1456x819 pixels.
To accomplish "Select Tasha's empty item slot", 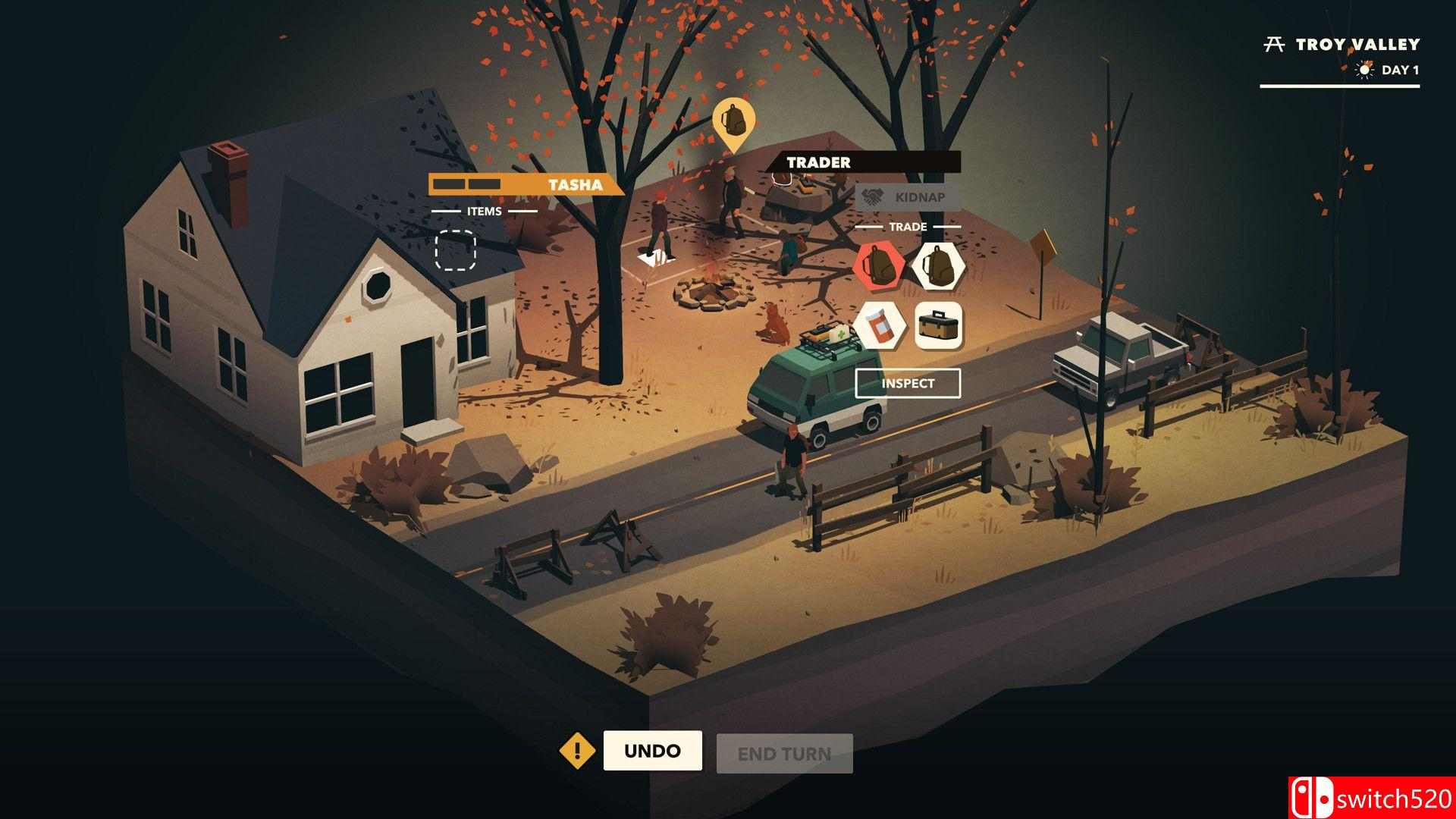I will click(456, 249).
